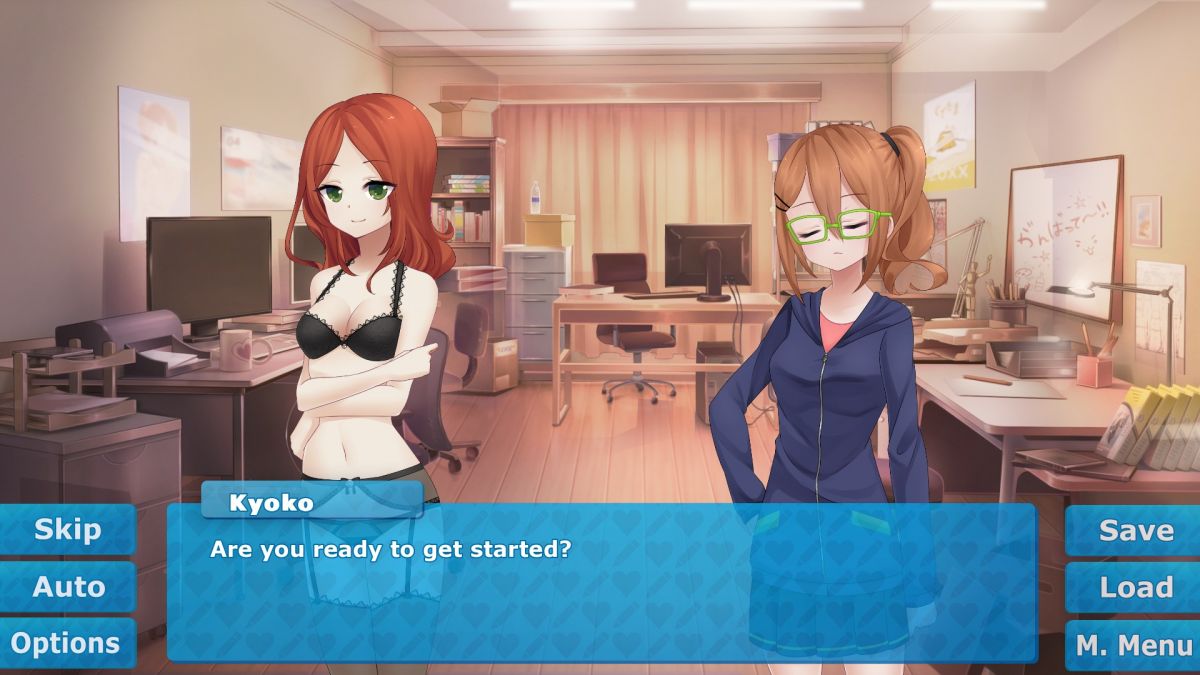This screenshot has height=675, width=1200.
Task: Return to main menu via M. Menu
Action: [1134, 646]
